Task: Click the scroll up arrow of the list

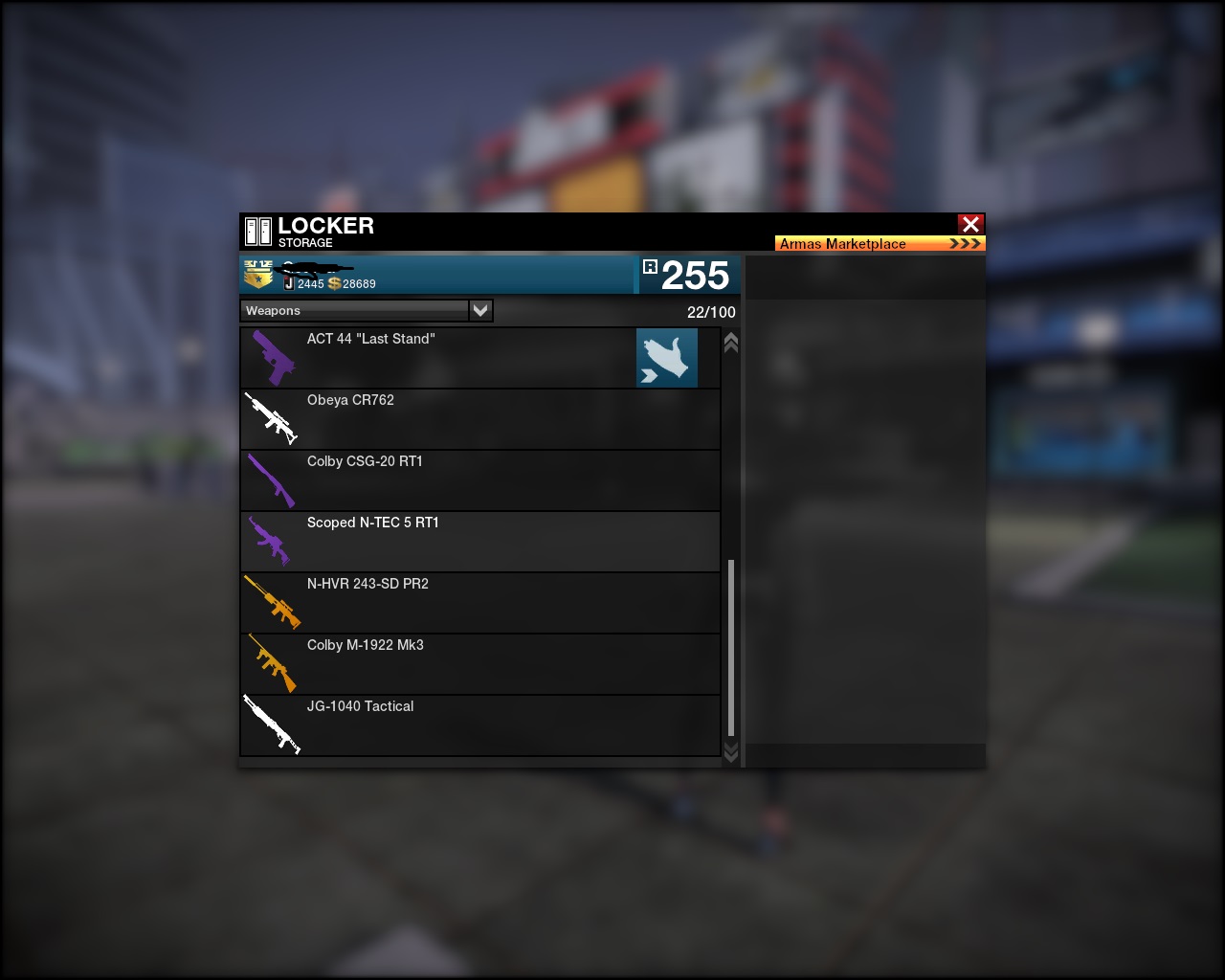Action: click(x=731, y=343)
